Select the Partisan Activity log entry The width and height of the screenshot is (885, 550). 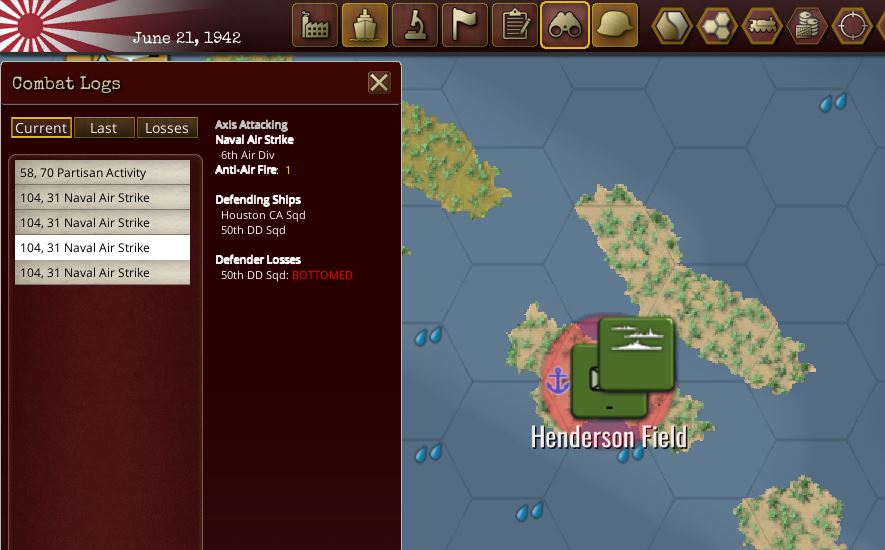click(102, 173)
